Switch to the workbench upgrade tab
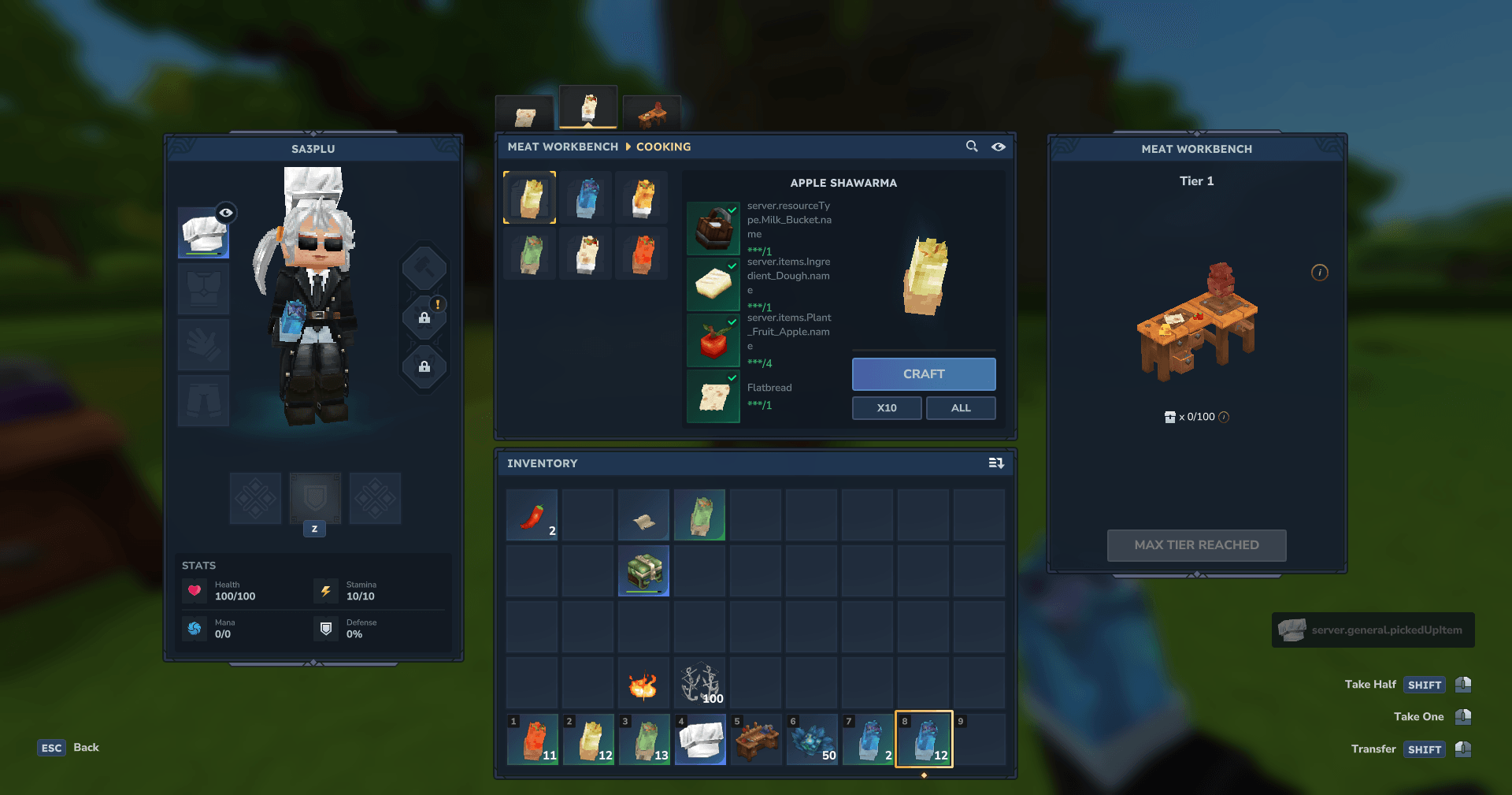The image size is (1512, 795). [651, 116]
